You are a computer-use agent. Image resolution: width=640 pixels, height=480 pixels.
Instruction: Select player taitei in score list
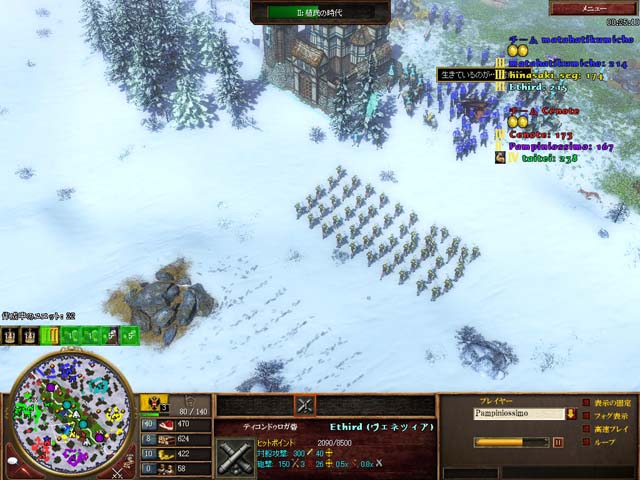[x=540, y=157]
